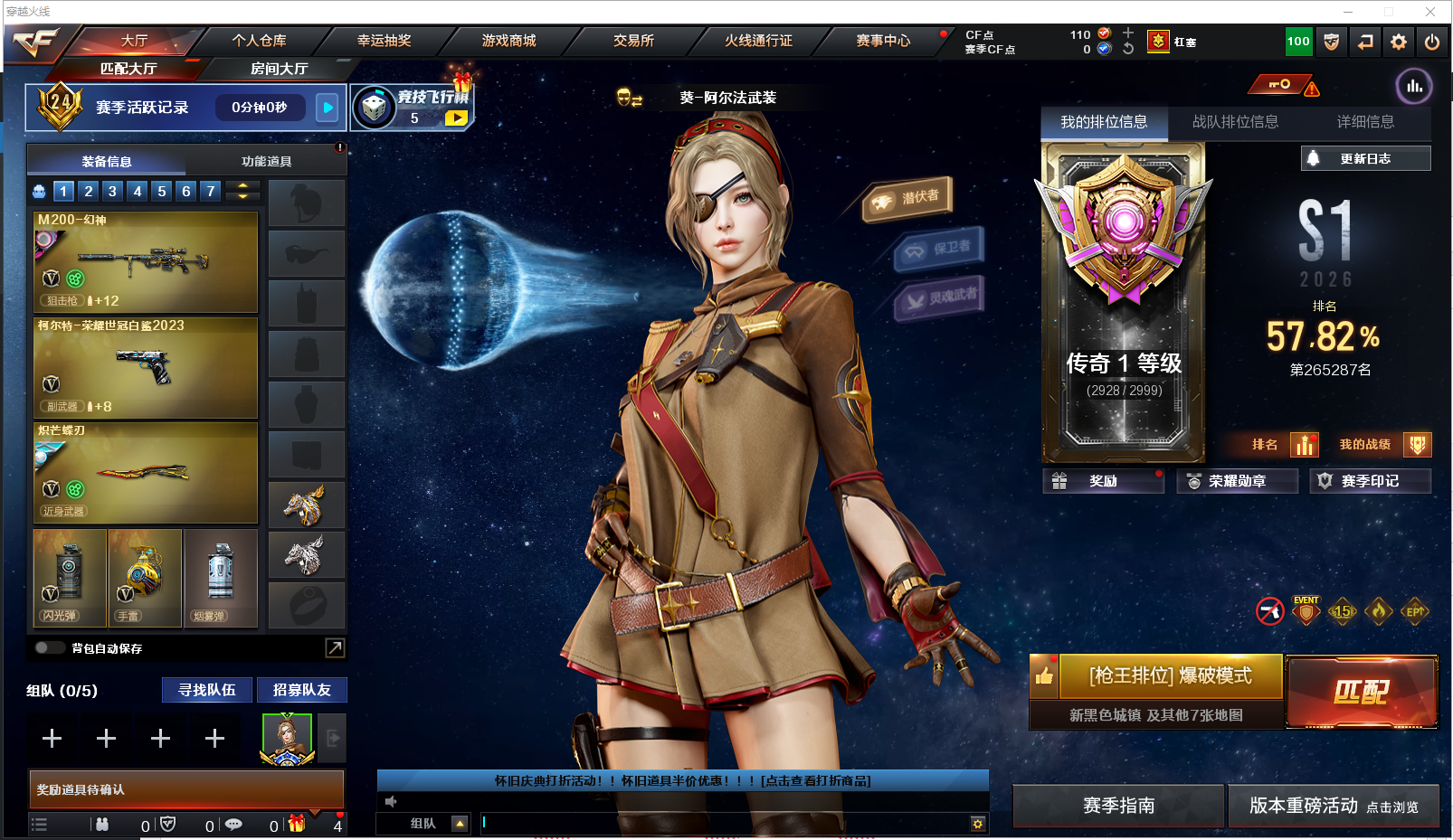This screenshot has height=840, width=1453.
Task: Click the 匹配 match start button
Action: (1361, 692)
